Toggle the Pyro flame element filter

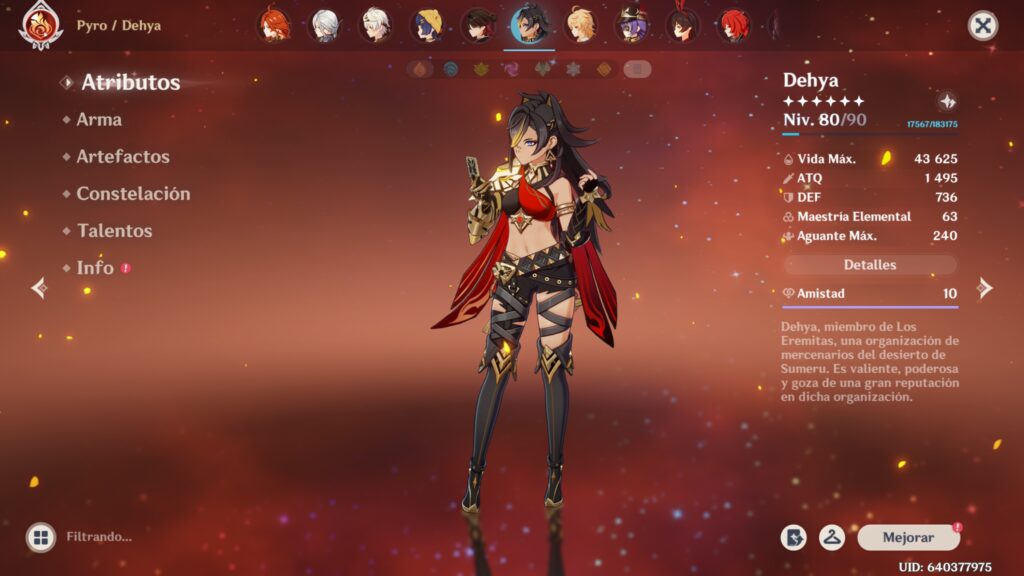tap(421, 69)
